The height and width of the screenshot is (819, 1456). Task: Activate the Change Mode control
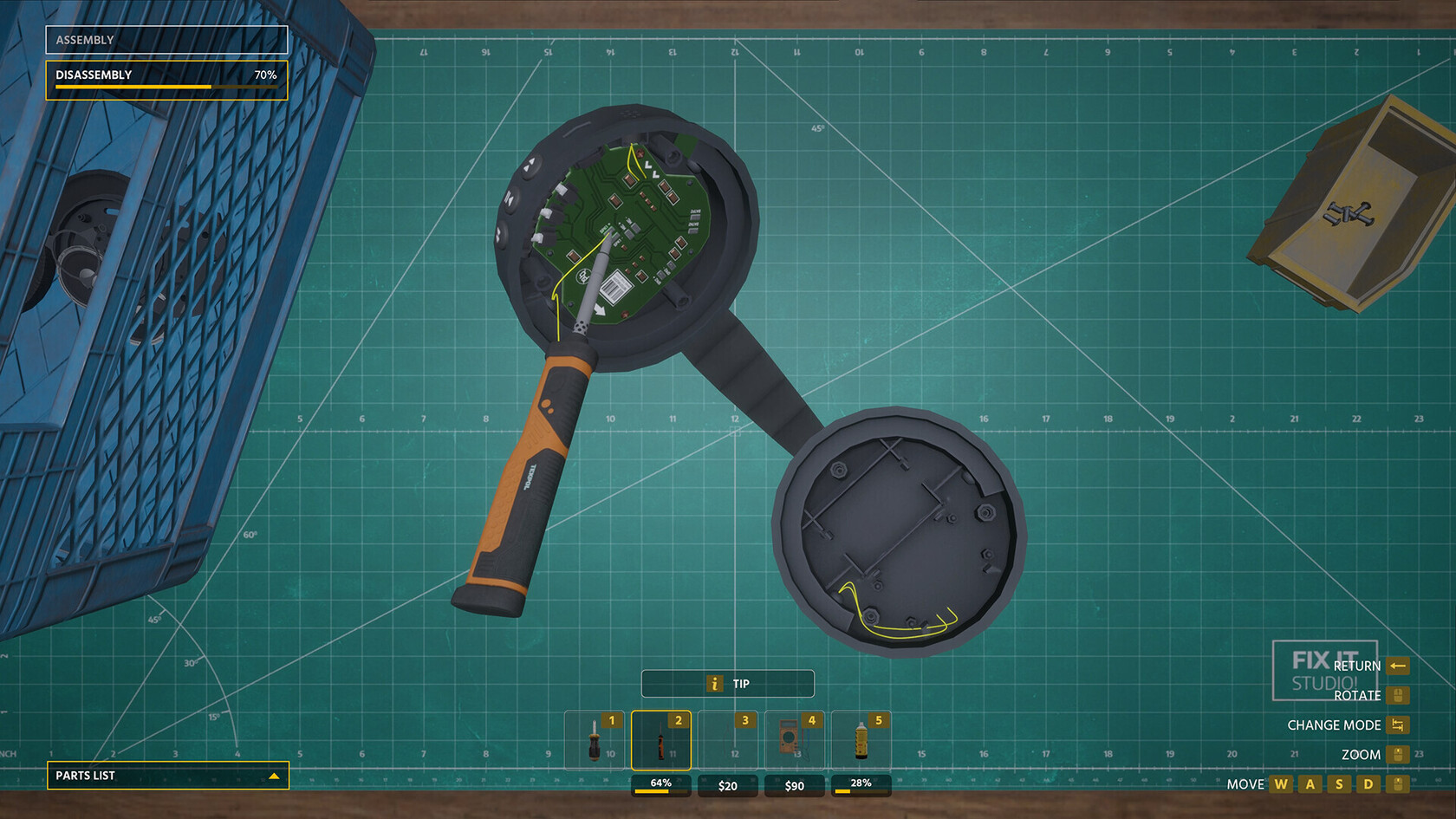coord(1398,725)
